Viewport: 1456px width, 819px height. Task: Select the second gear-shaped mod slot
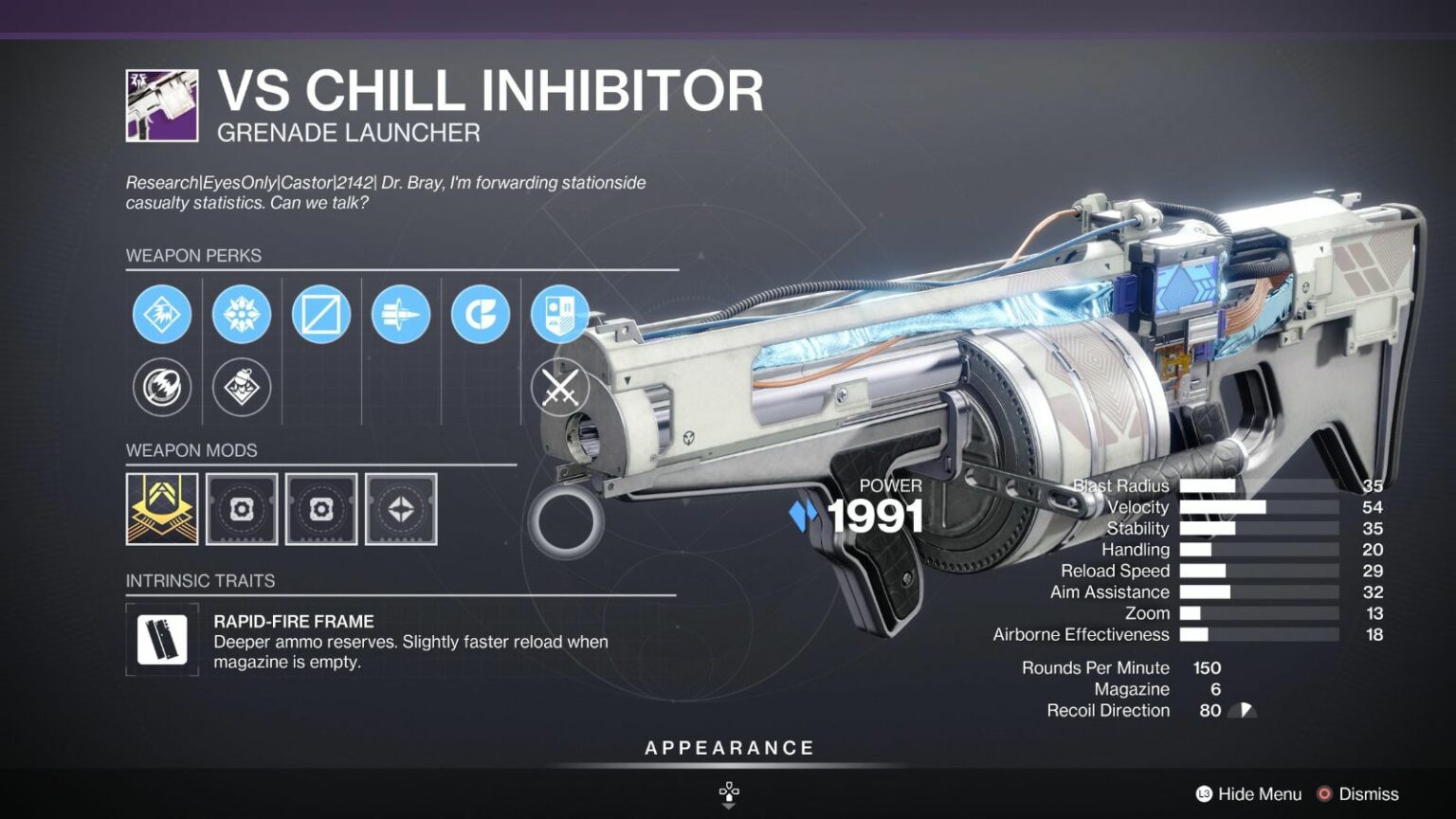(x=321, y=509)
